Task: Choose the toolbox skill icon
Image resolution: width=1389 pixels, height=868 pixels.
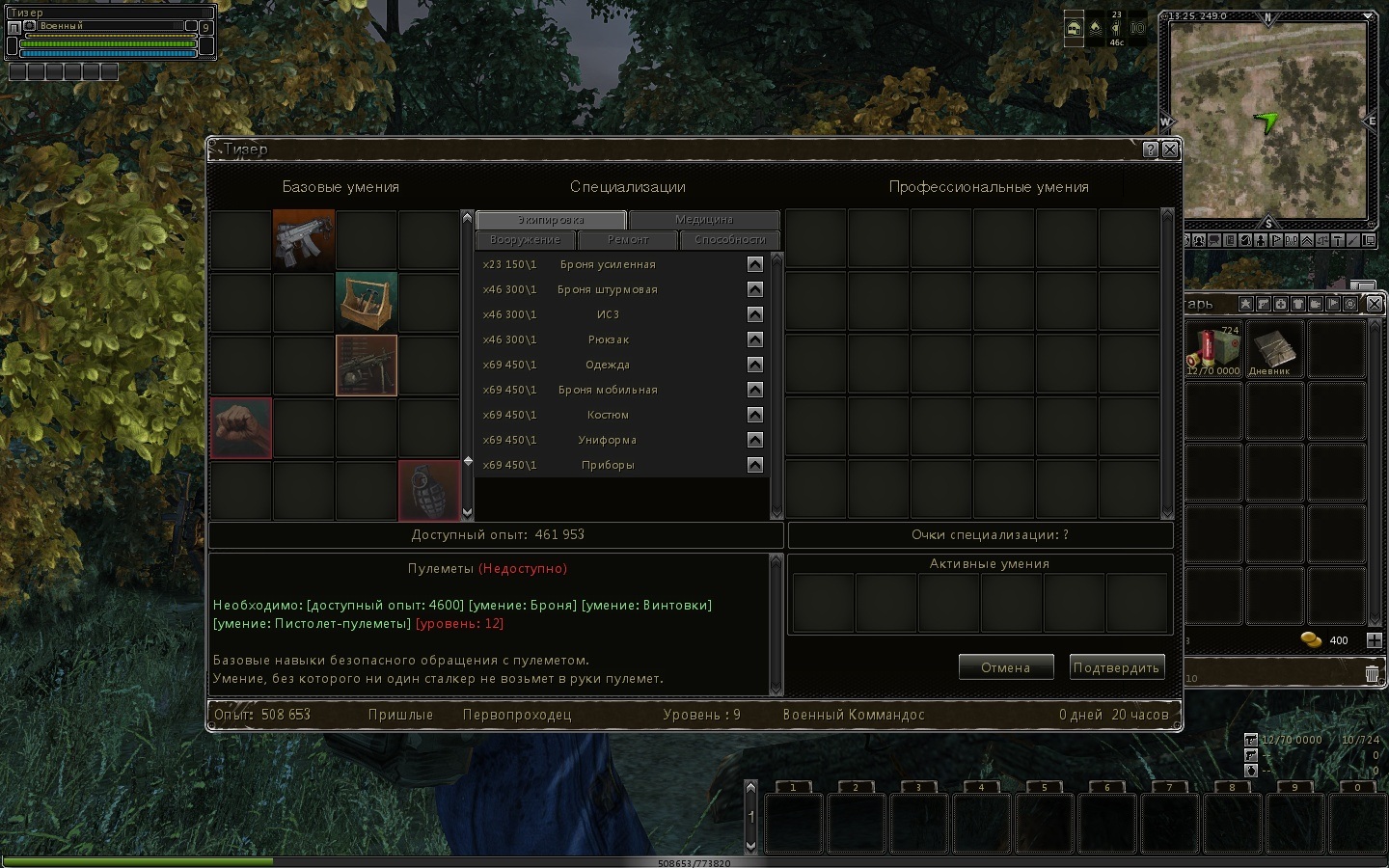Action: pyautogui.click(x=367, y=303)
